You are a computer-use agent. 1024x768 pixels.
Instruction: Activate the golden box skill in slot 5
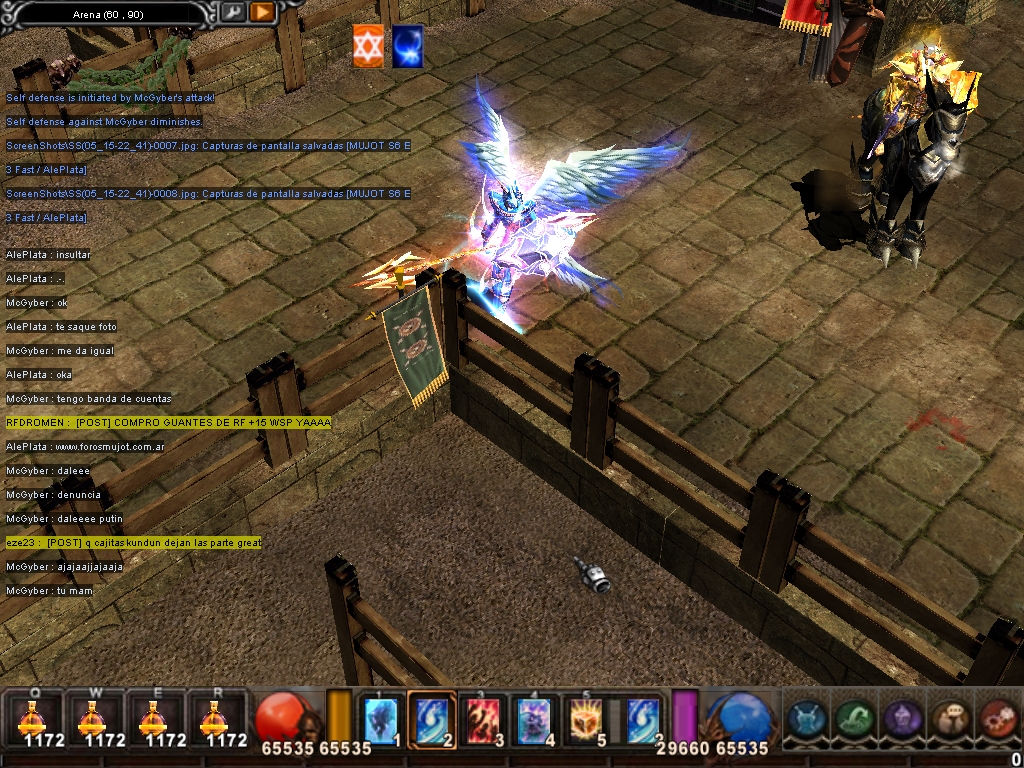[586, 720]
